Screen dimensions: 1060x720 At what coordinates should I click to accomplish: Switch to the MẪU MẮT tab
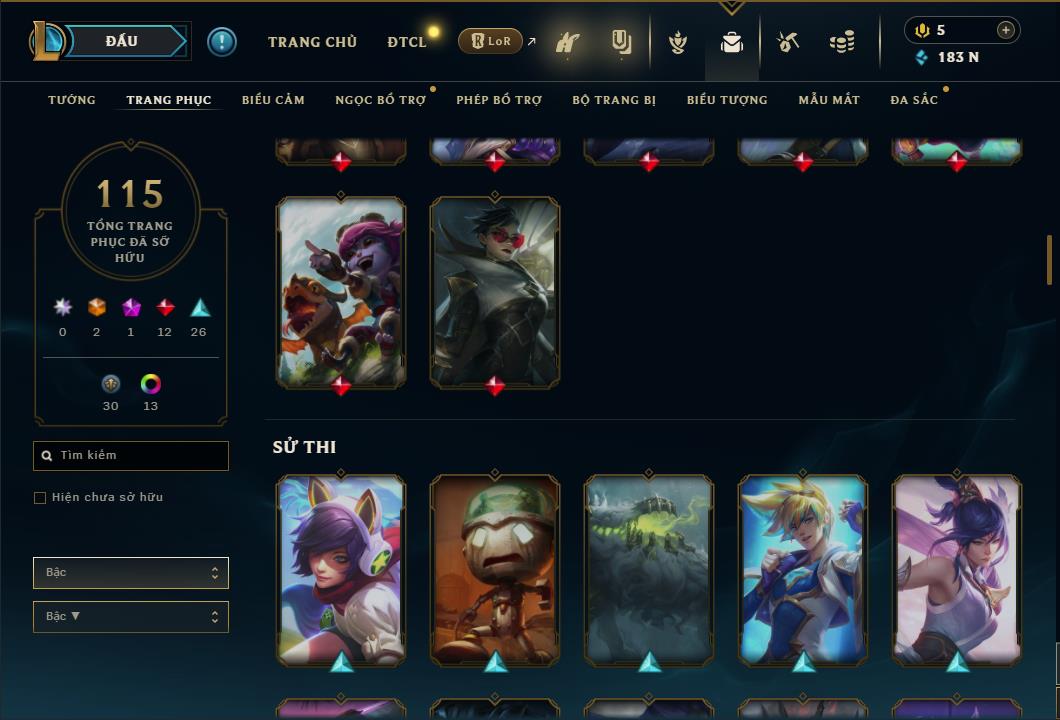click(x=829, y=100)
